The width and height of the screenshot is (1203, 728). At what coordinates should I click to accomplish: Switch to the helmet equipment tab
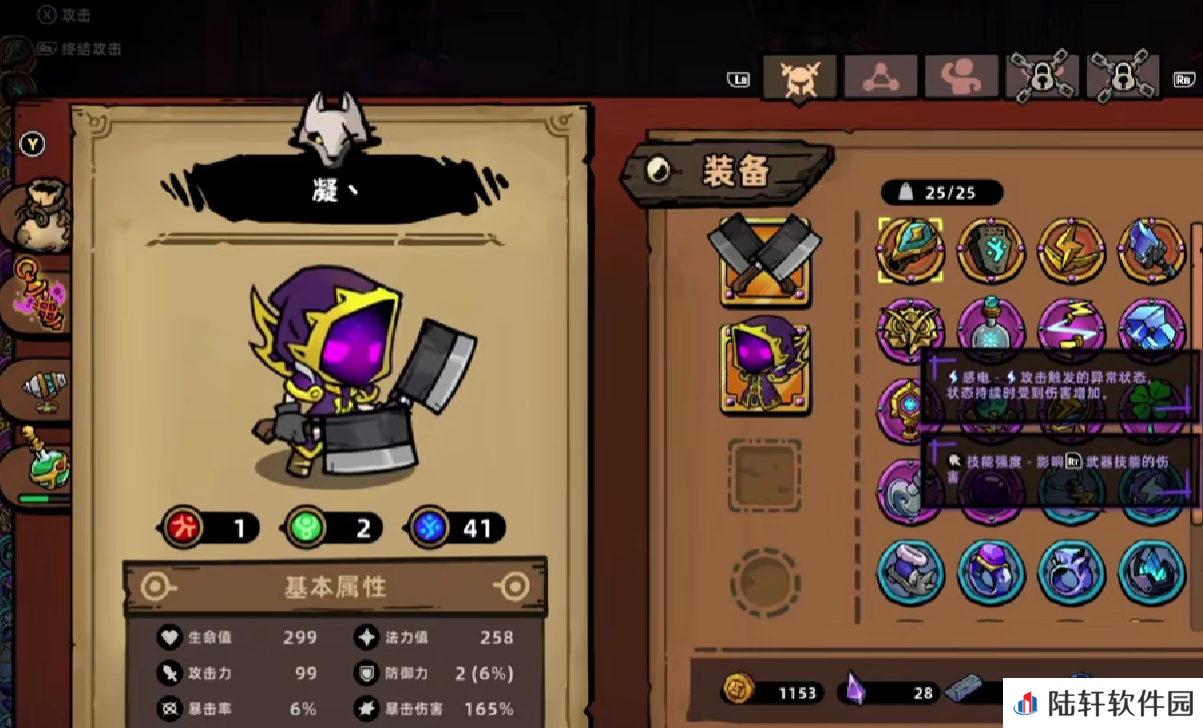pos(799,77)
